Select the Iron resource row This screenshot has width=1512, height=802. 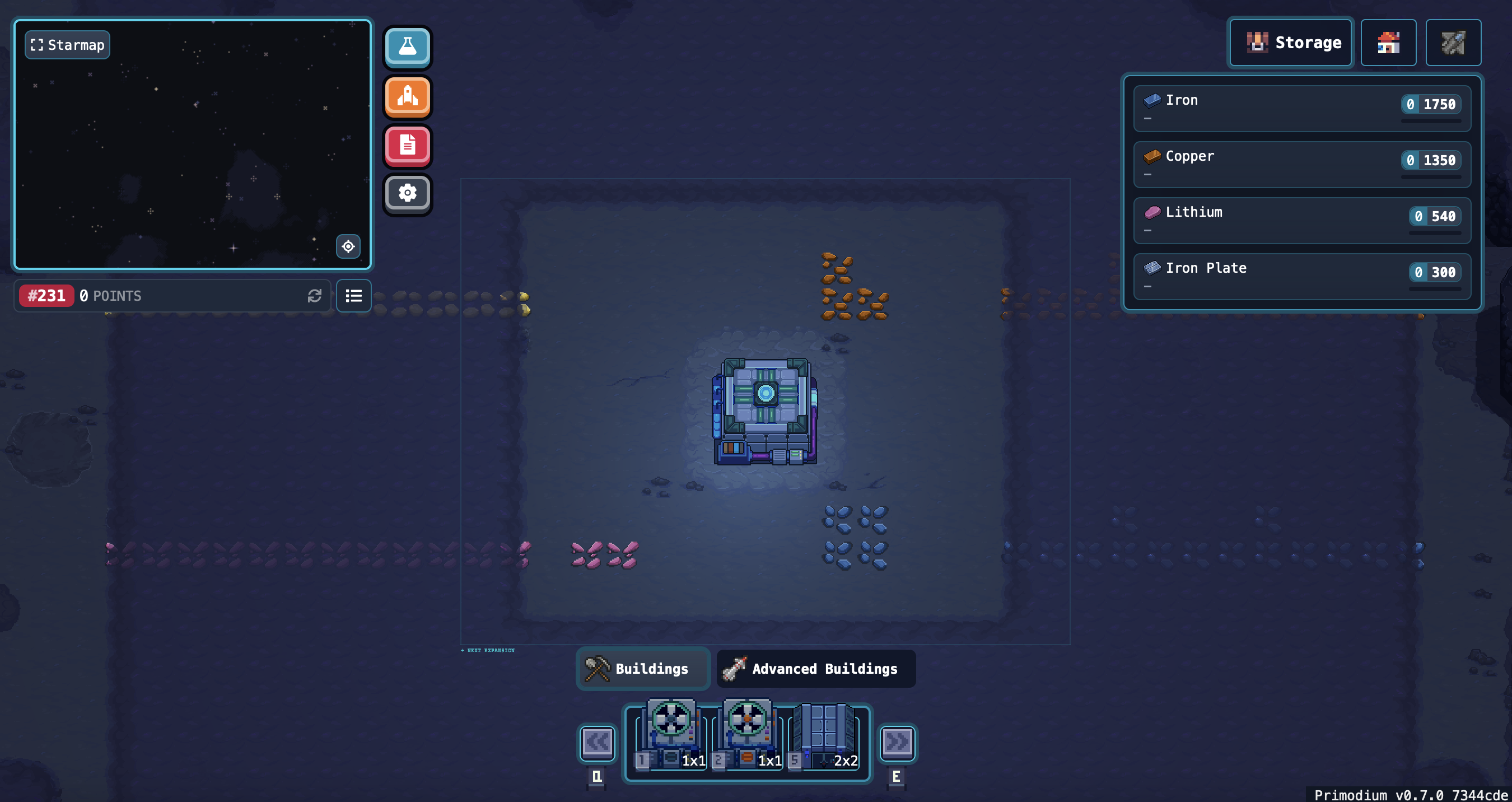(x=1301, y=109)
